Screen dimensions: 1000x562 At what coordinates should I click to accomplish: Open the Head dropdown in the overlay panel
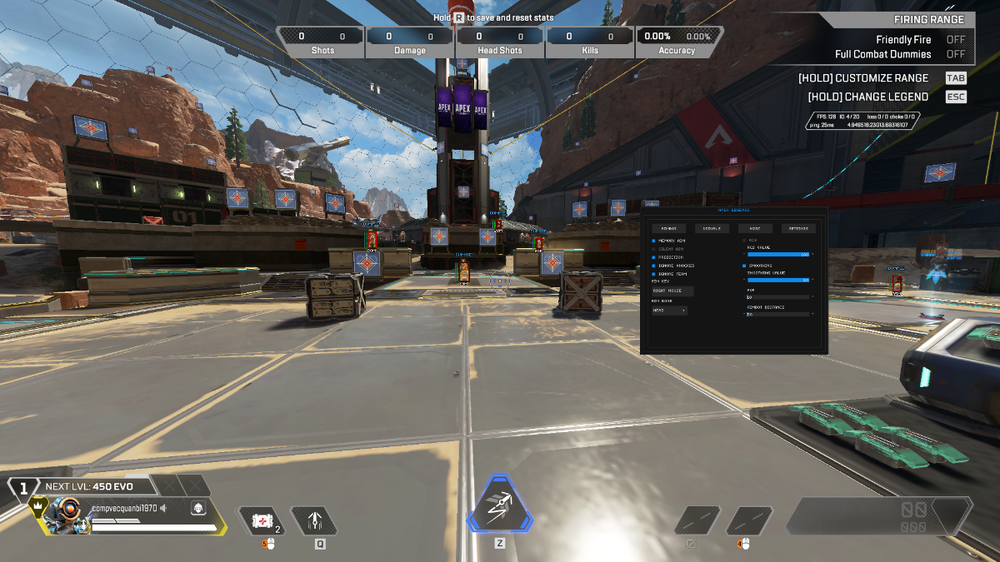669,311
